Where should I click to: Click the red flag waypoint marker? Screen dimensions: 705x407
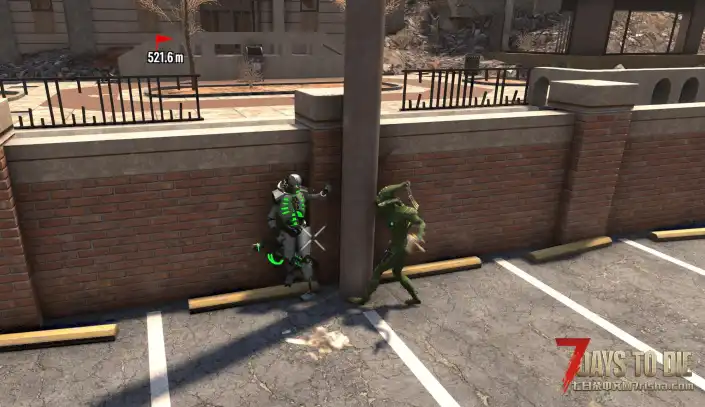163,40
